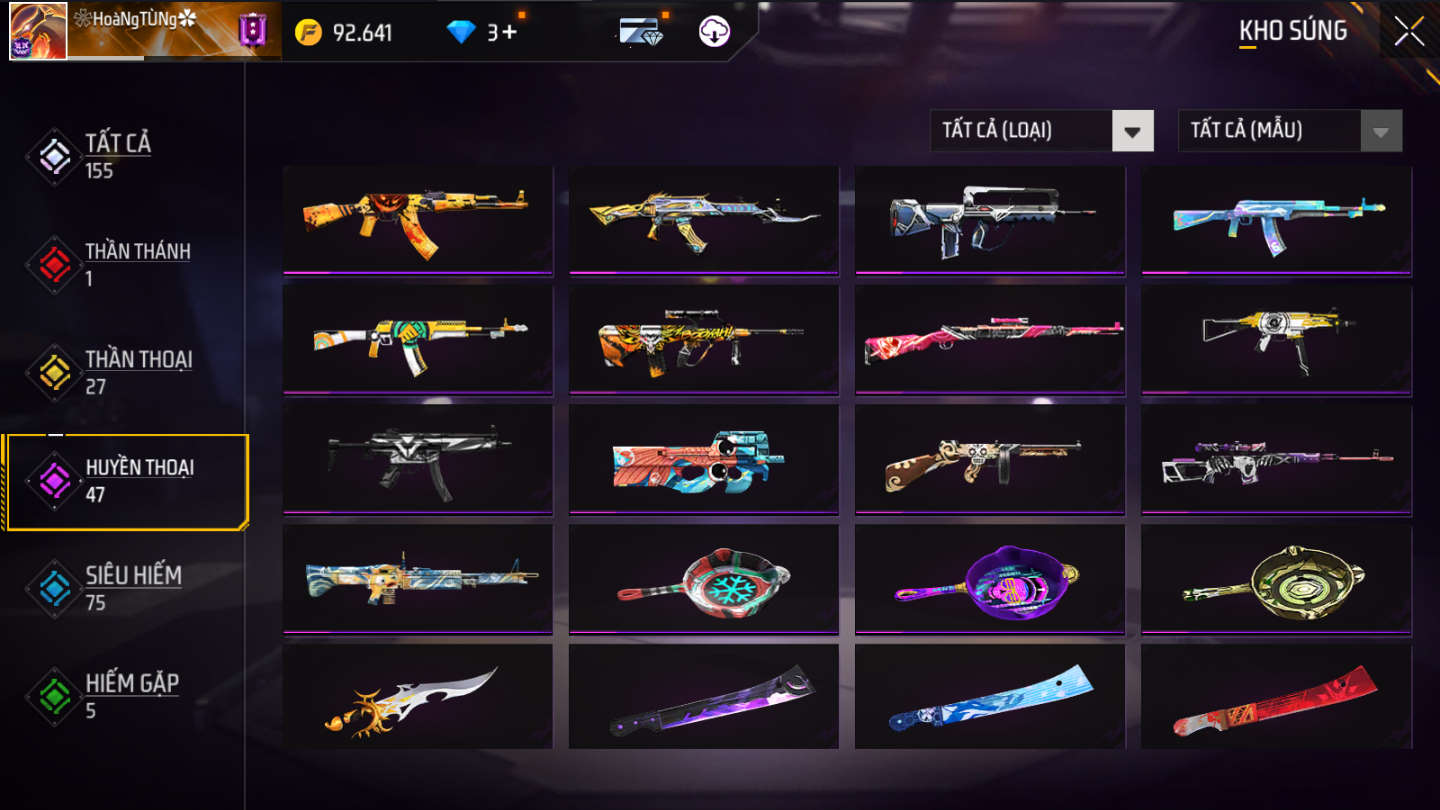Close the Kho Súng weapon vault

[x=1409, y=31]
